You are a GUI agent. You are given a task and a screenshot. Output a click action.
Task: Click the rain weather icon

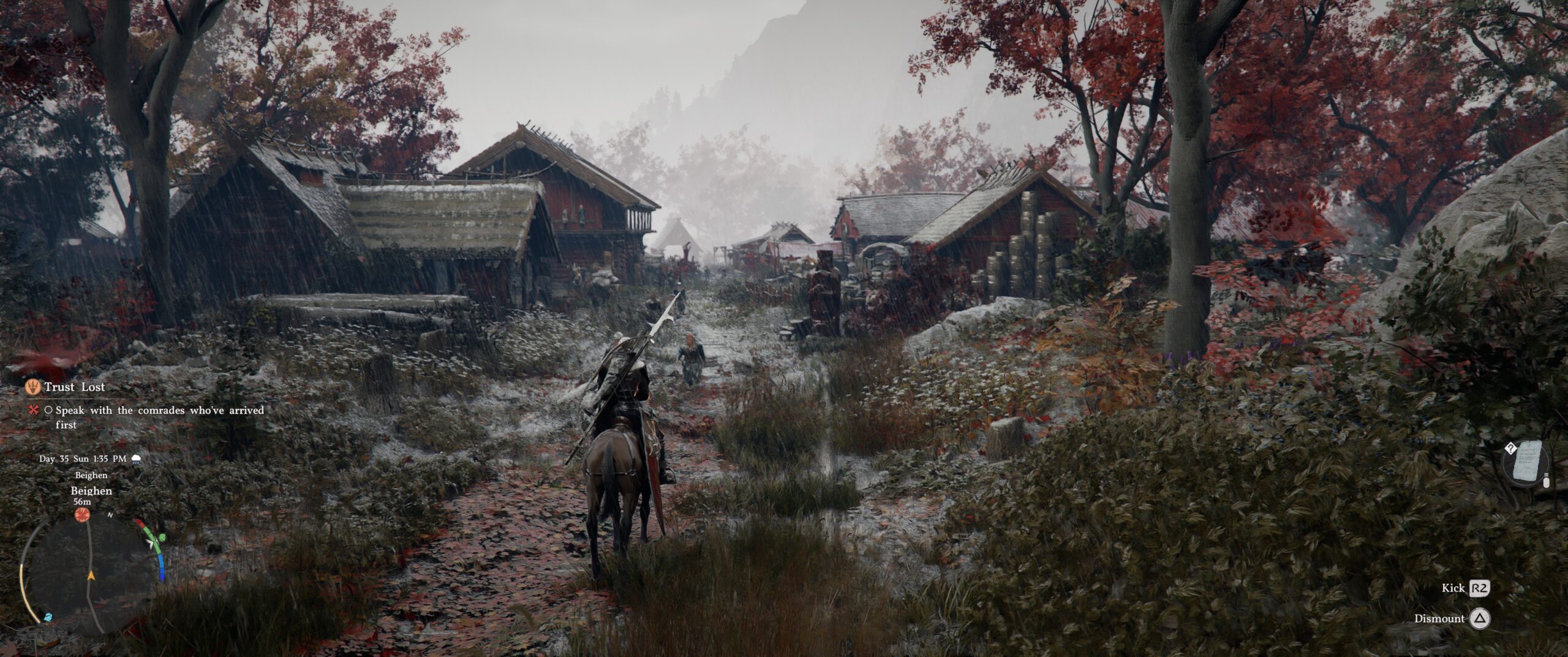[136, 458]
